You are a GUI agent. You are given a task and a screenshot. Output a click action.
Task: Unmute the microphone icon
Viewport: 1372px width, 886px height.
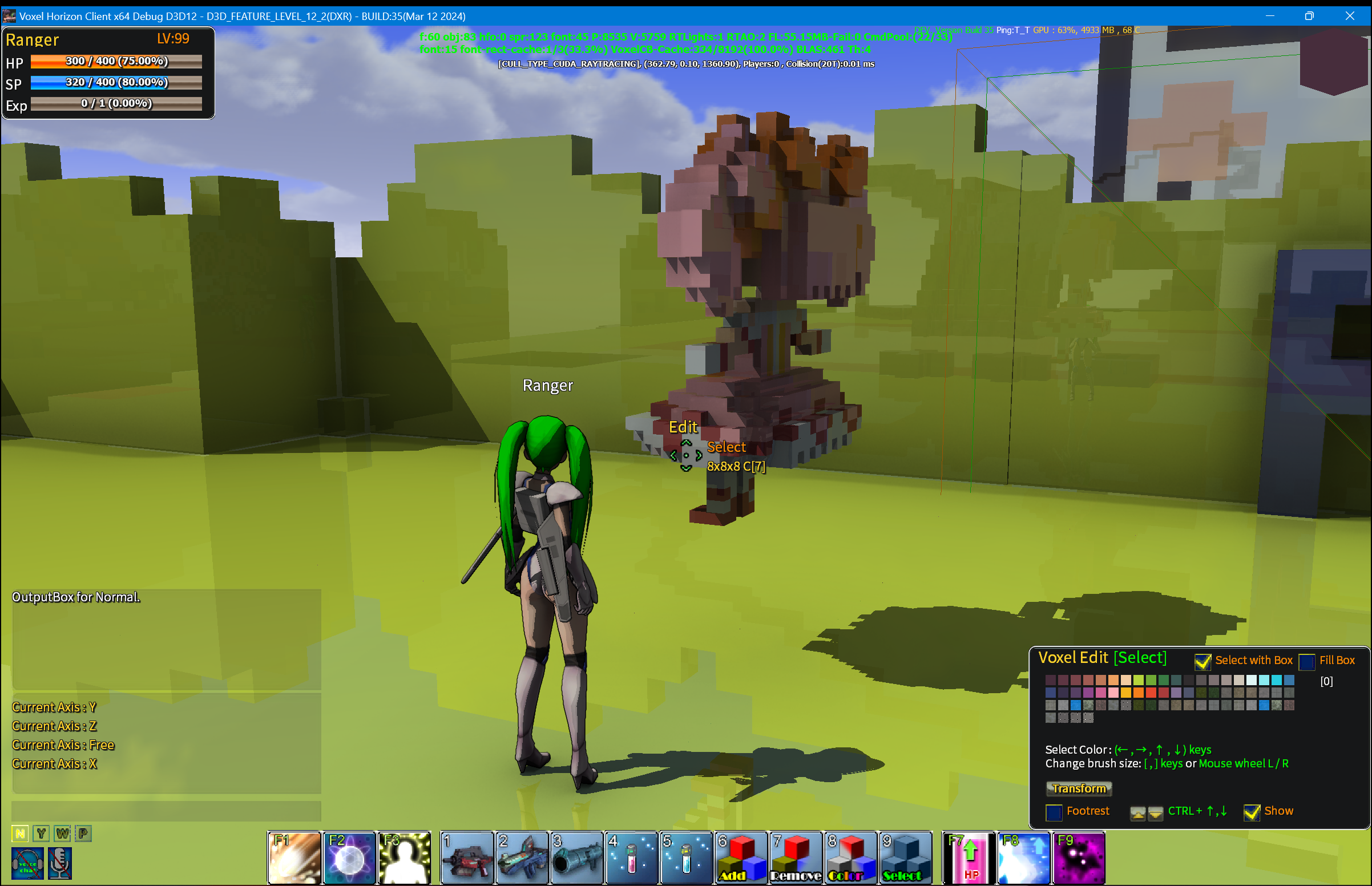coord(60,864)
